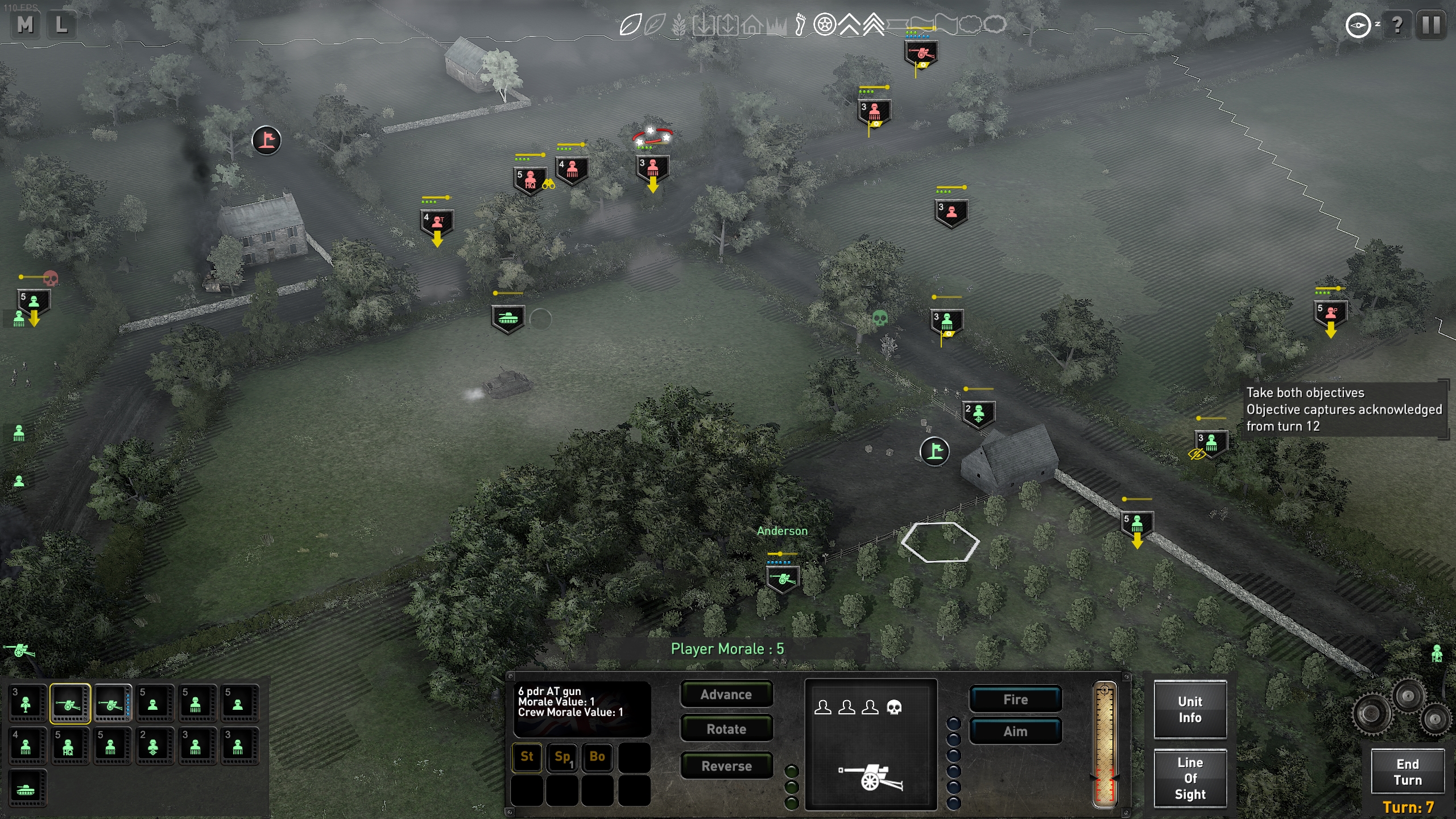This screenshot has width=1456, height=819.
Task: Select the Rotate order
Action: click(726, 729)
